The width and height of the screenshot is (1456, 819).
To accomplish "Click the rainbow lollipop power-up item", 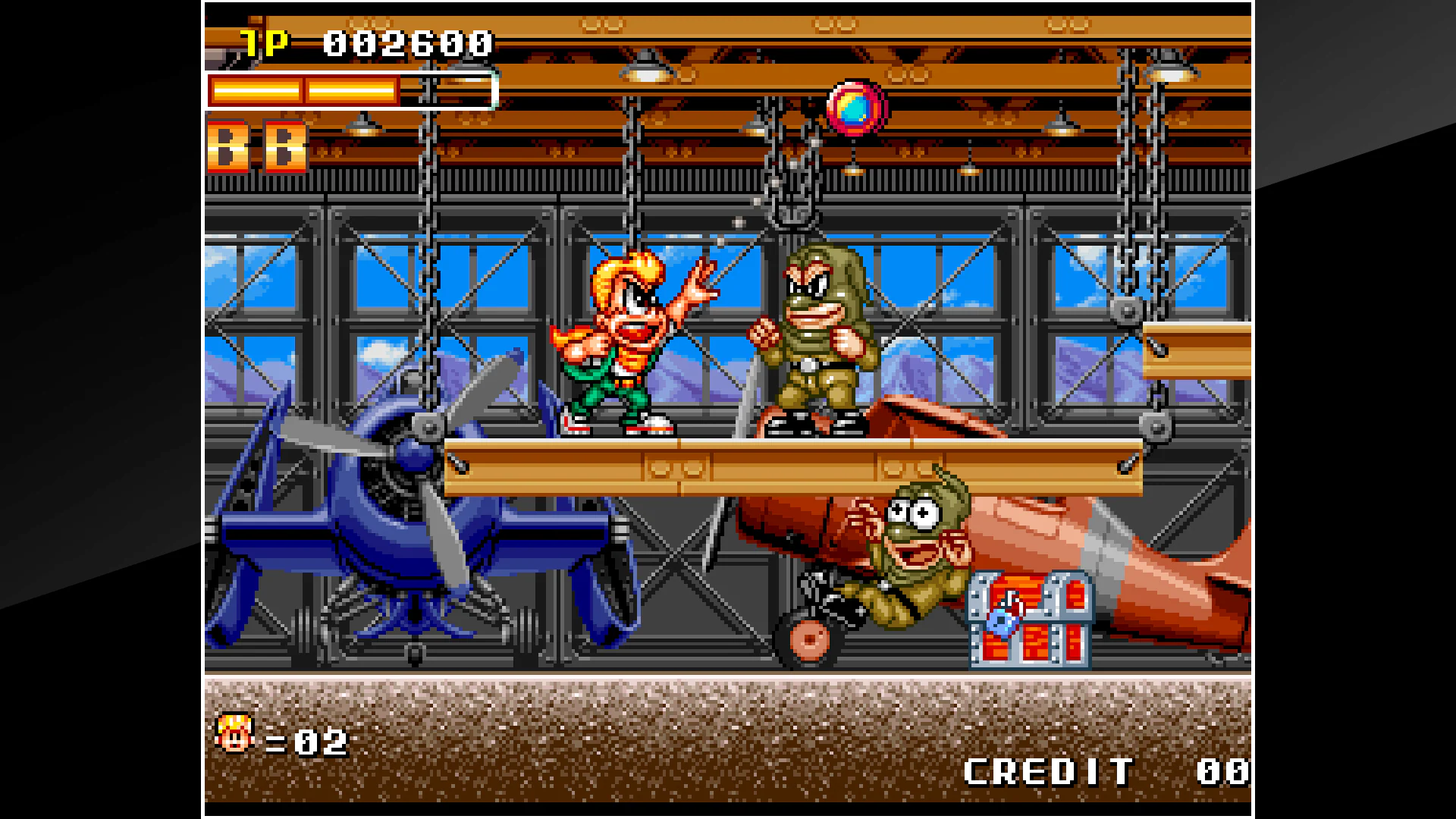I will (x=855, y=108).
